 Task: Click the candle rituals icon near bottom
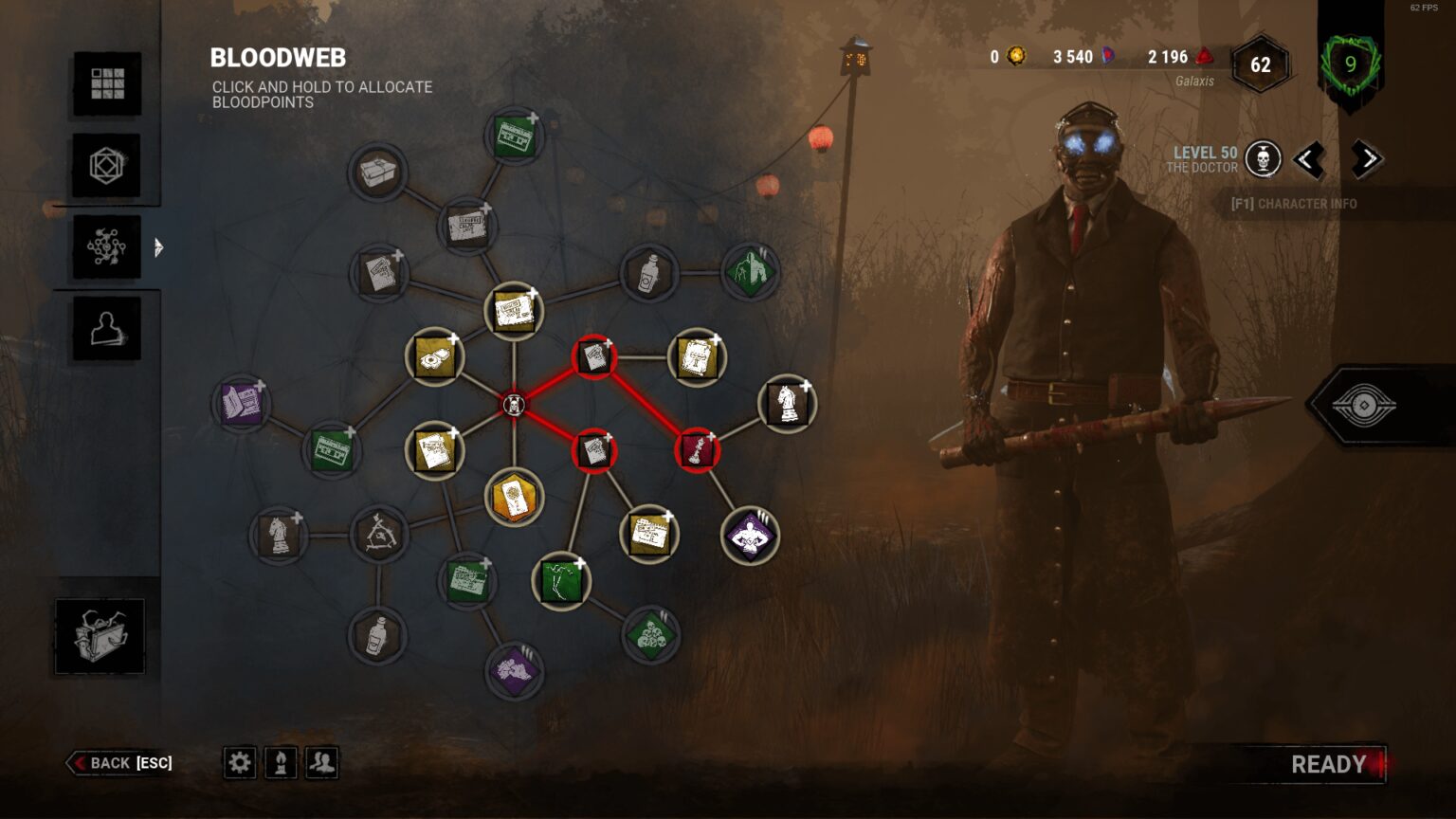point(281,762)
